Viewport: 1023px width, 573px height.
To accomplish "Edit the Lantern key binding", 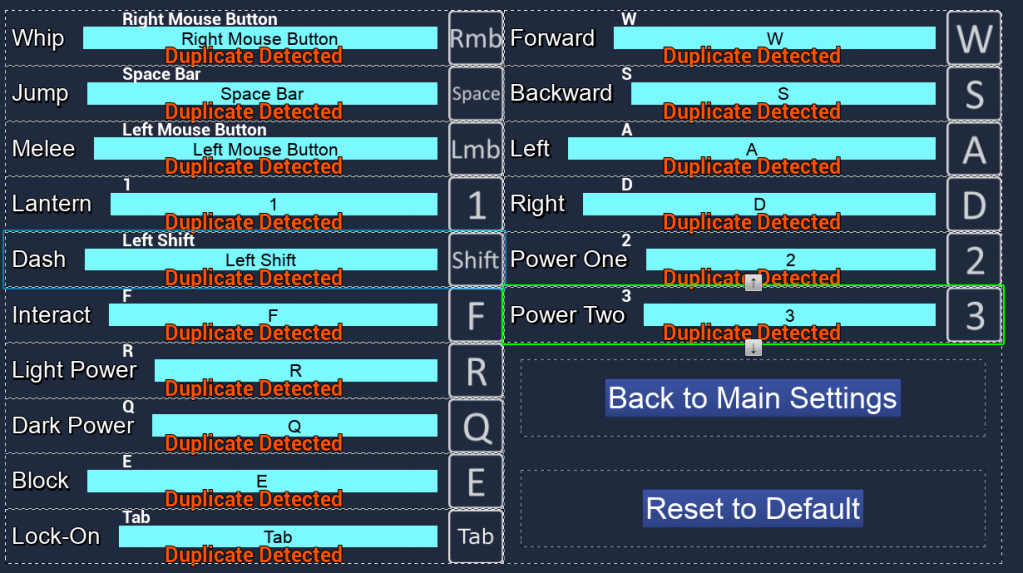I will [x=273, y=204].
